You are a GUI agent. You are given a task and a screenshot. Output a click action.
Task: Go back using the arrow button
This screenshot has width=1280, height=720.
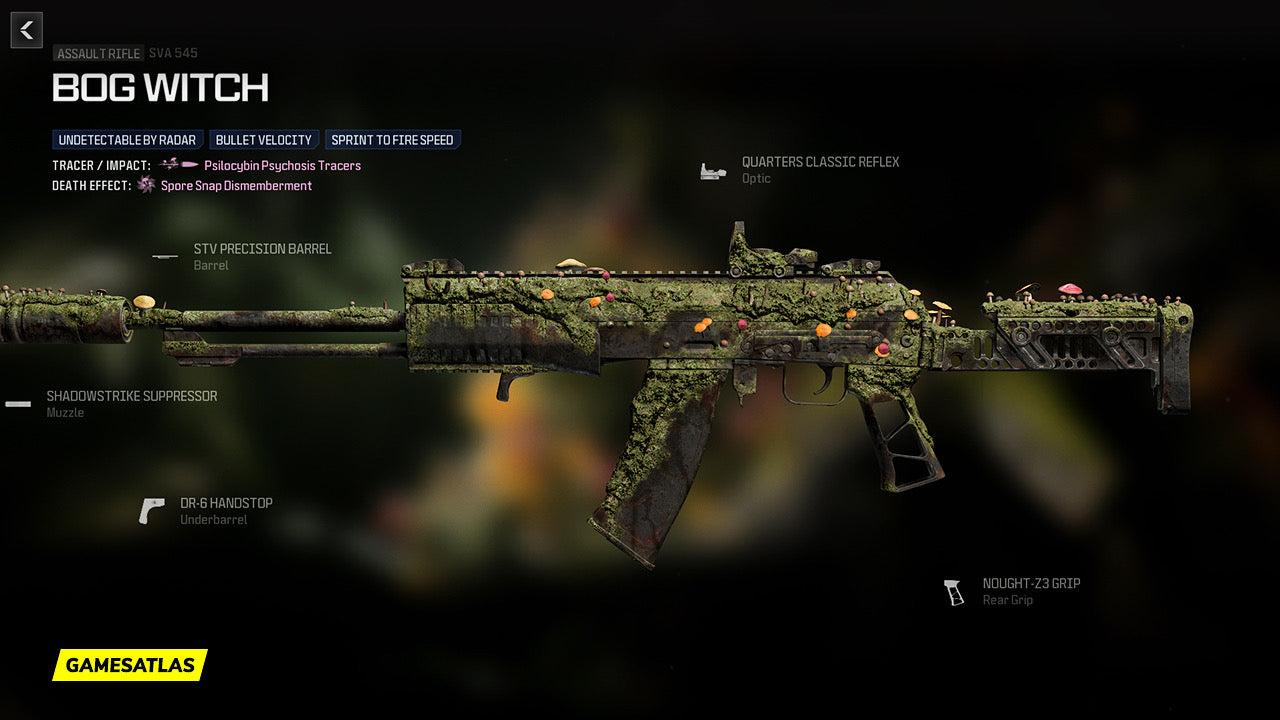[x=27, y=30]
